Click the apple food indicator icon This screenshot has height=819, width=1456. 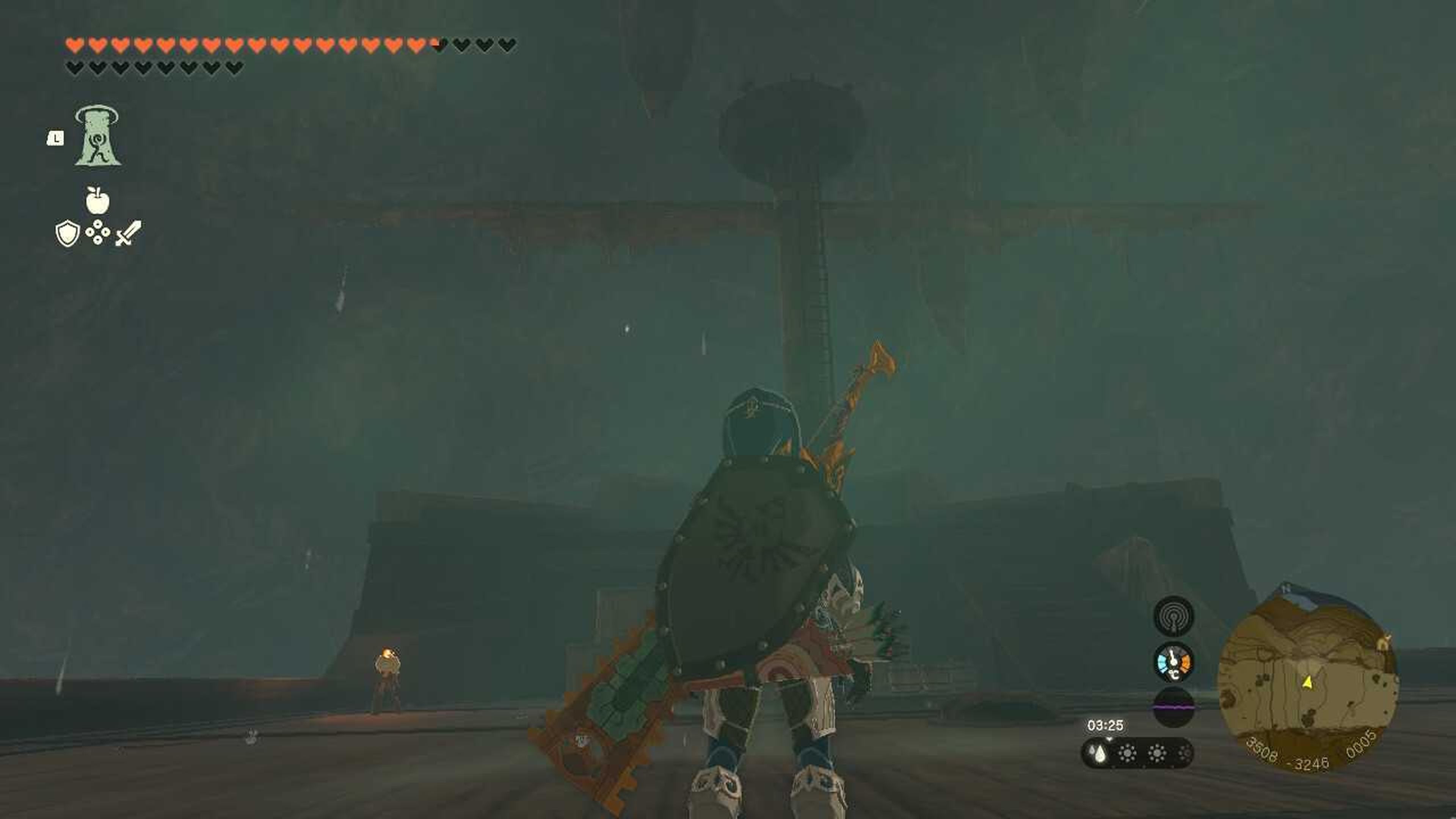point(97,201)
